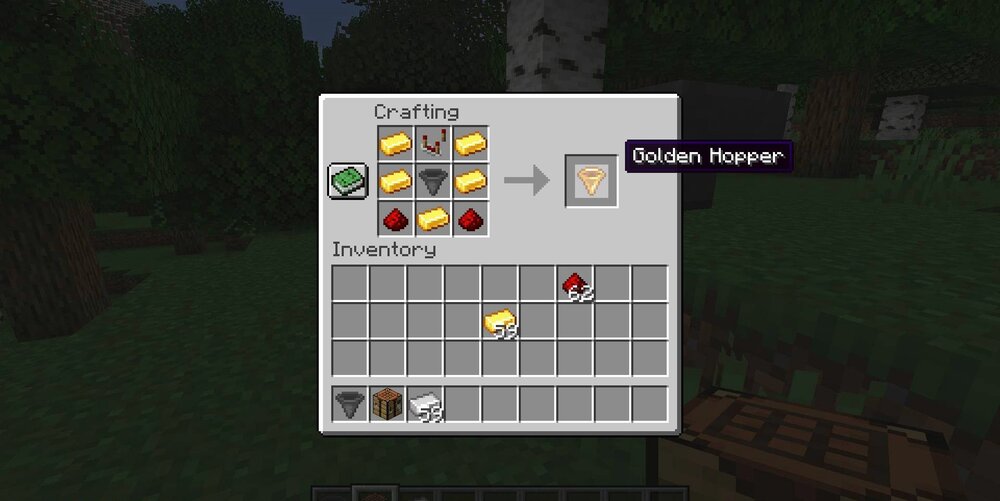Click the top-right gold ingot crafting slot
1000x501 pixels.
point(470,144)
